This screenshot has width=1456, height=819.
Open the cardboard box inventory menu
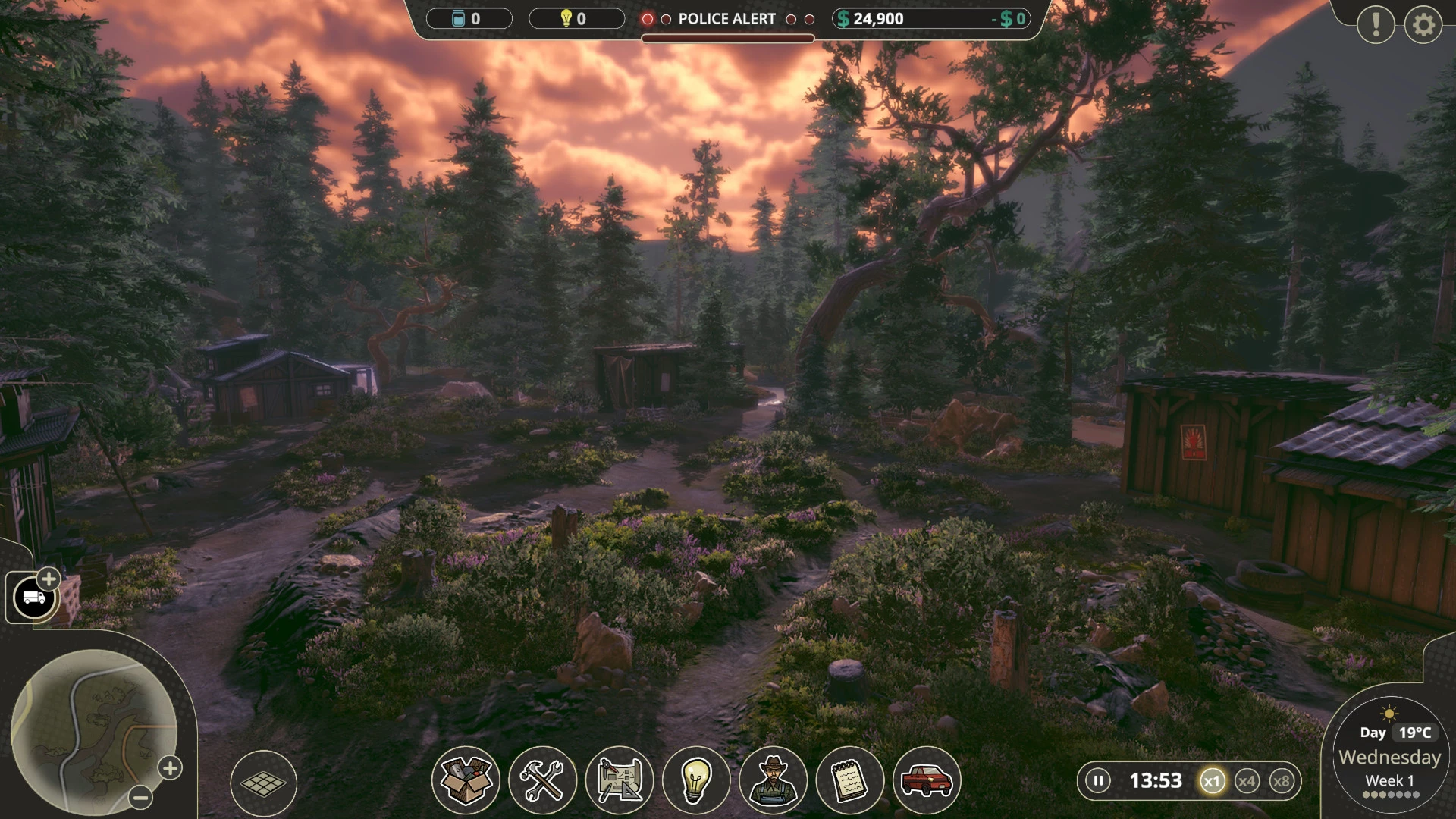[466, 780]
